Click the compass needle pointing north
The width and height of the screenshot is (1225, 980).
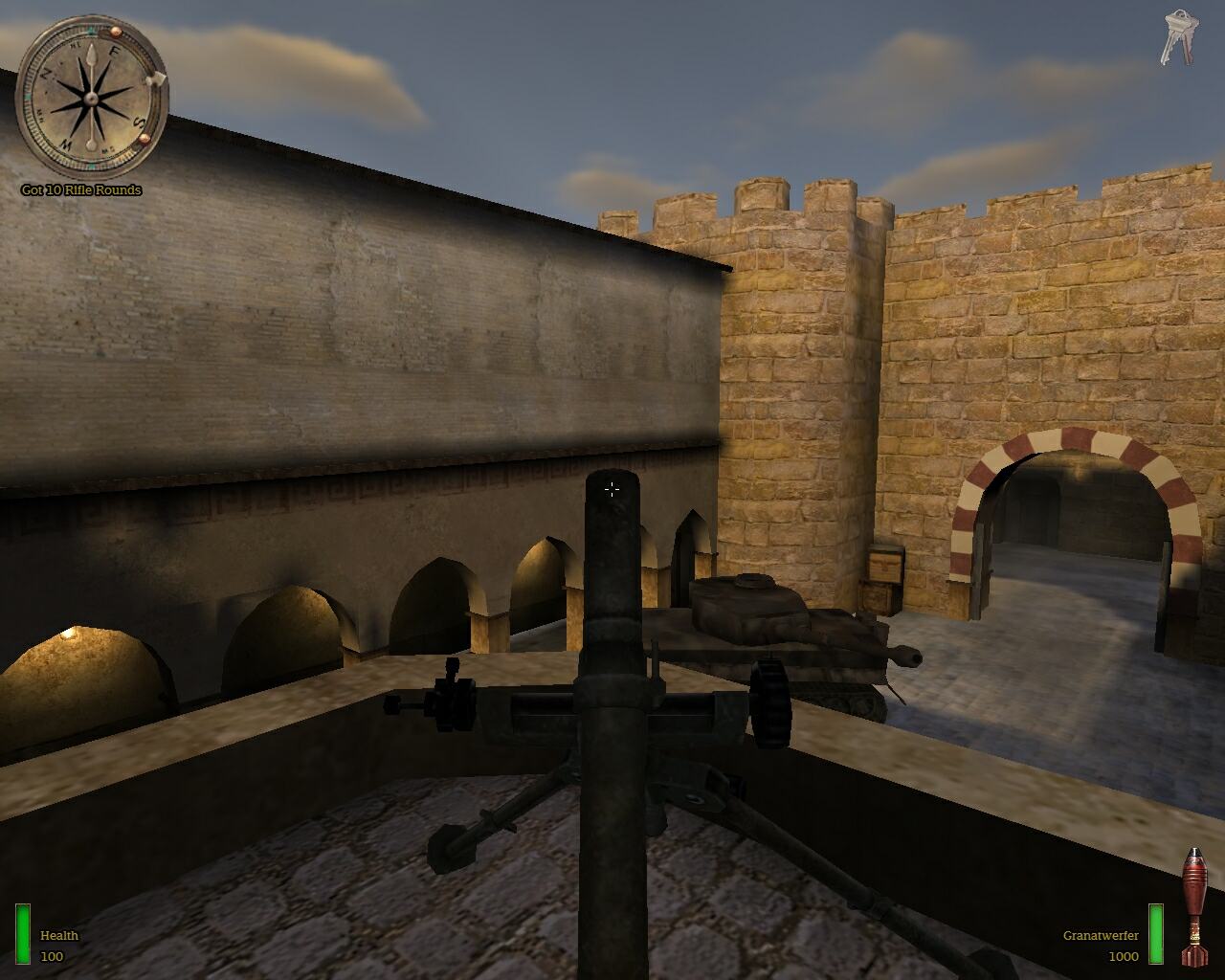coord(91,56)
